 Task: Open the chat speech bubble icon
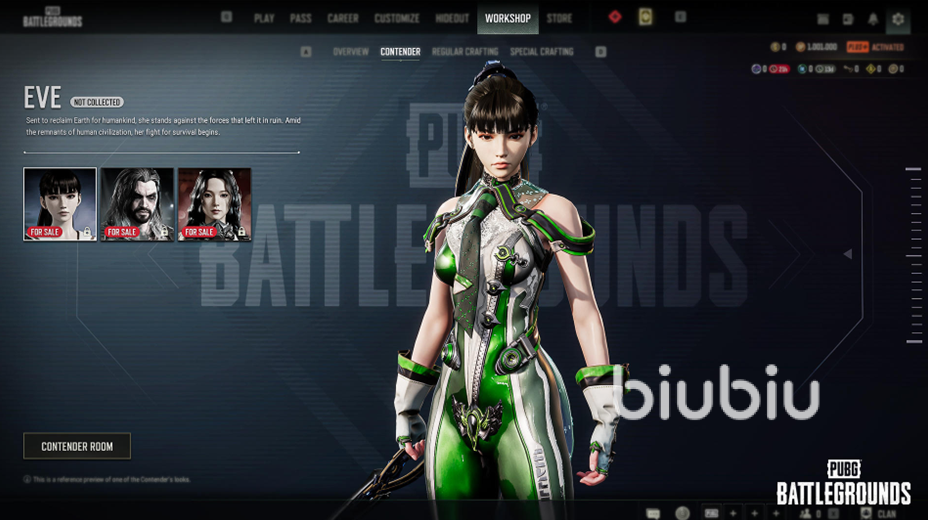click(x=654, y=513)
